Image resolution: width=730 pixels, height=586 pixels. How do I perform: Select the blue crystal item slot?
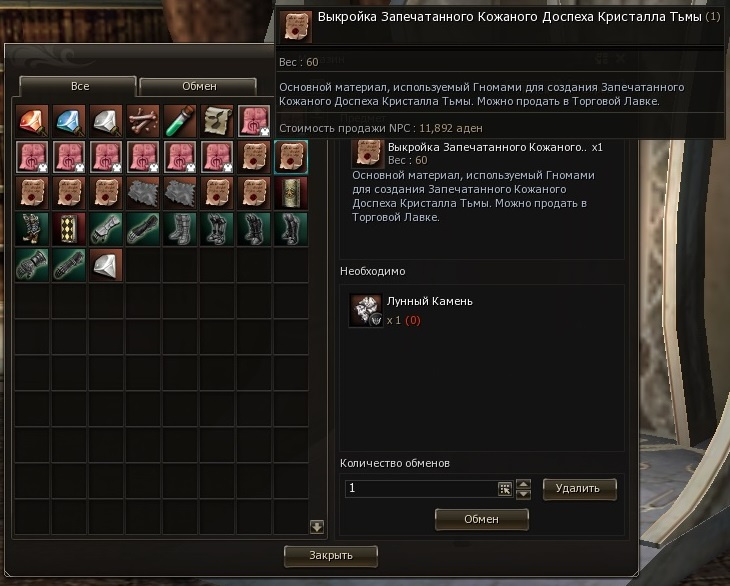pos(69,120)
